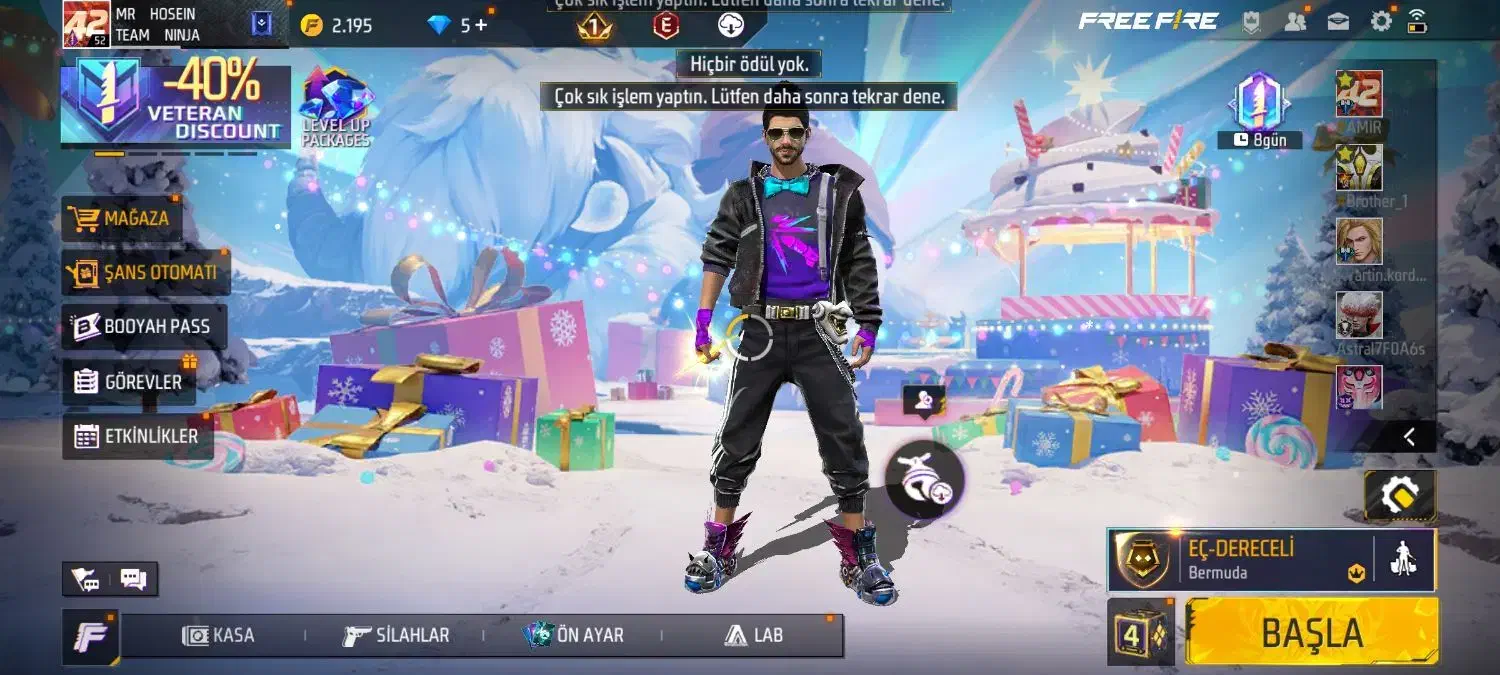The image size is (1500, 675).
Task: Start the match with BAŞLA button
Action: 1311,632
